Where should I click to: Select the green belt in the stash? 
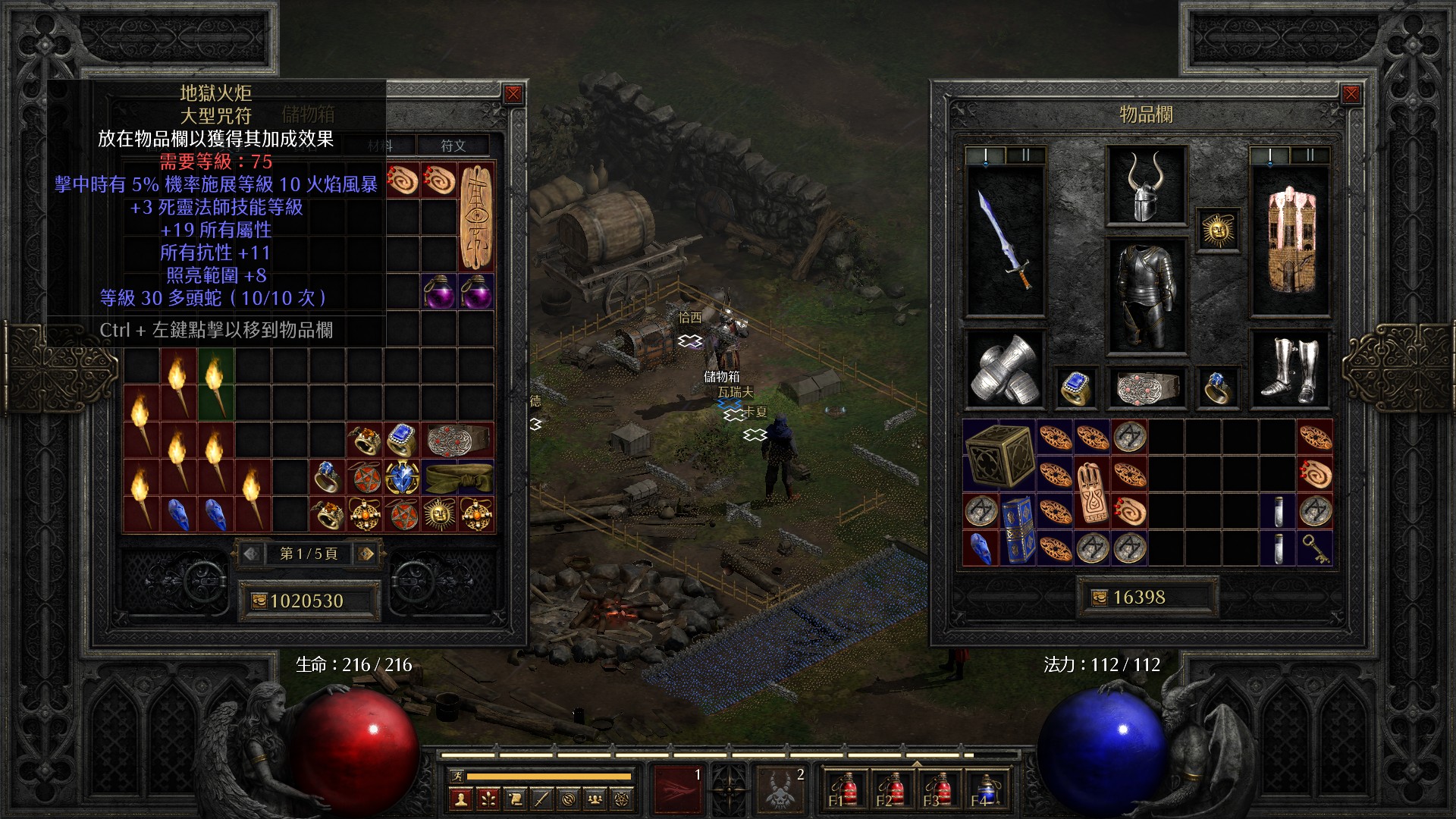[x=457, y=478]
